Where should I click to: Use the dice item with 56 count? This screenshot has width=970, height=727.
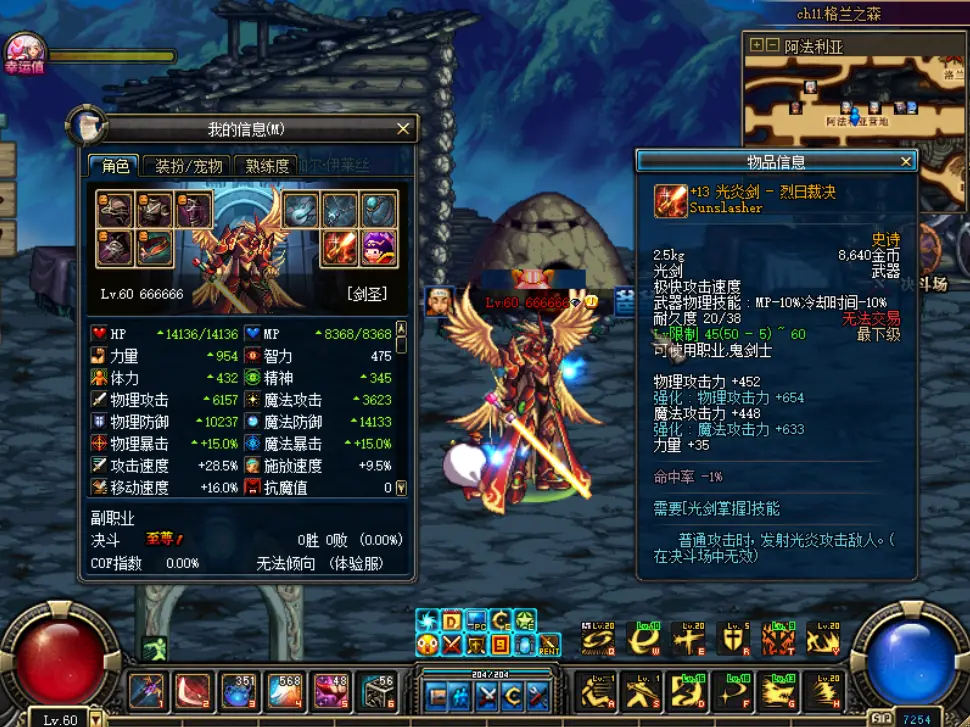pyautogui.click(x=377, y=690)
